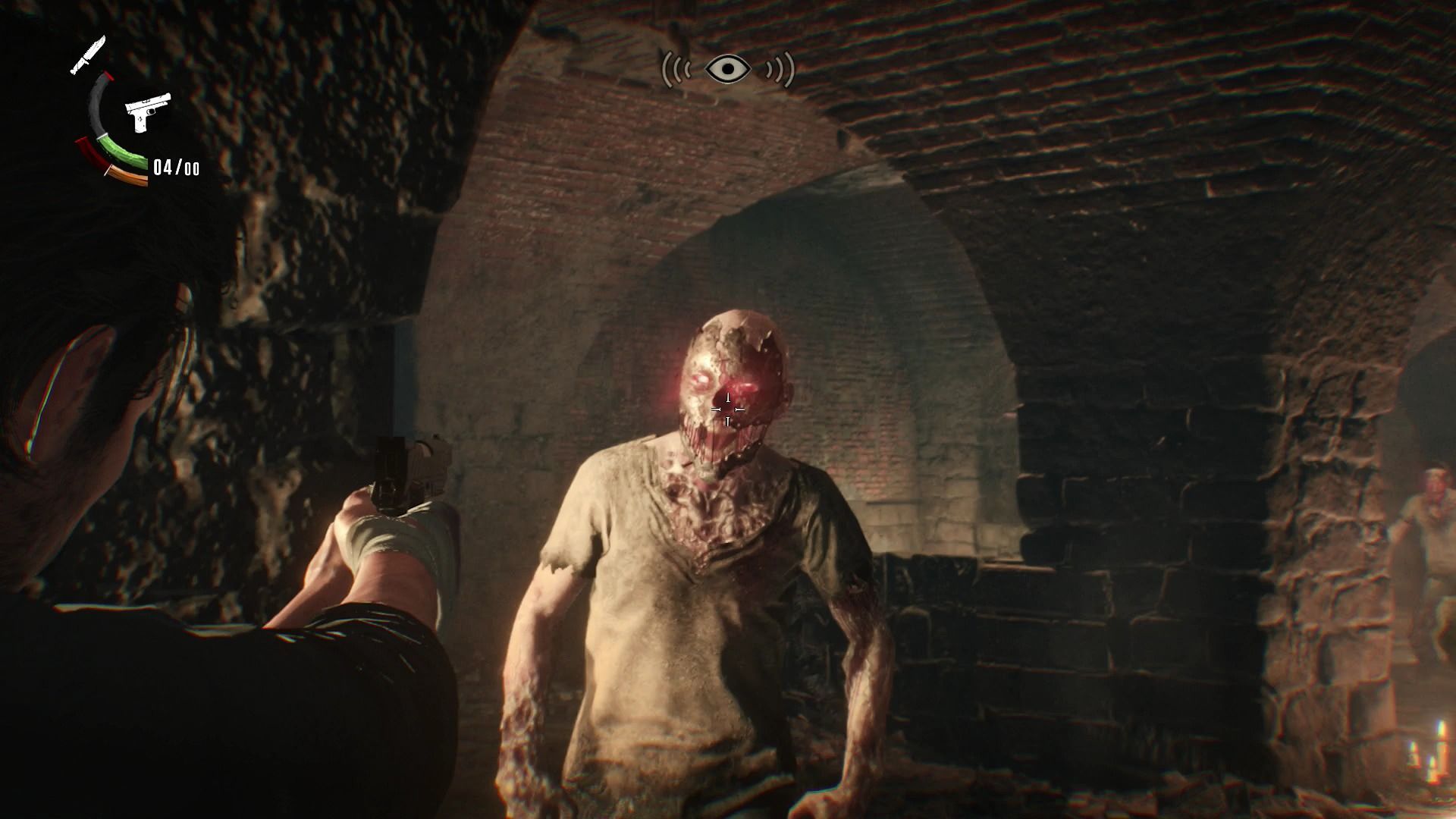Select the knife icon in the HUD
The image size is (1456, 819).
[88, 55]
